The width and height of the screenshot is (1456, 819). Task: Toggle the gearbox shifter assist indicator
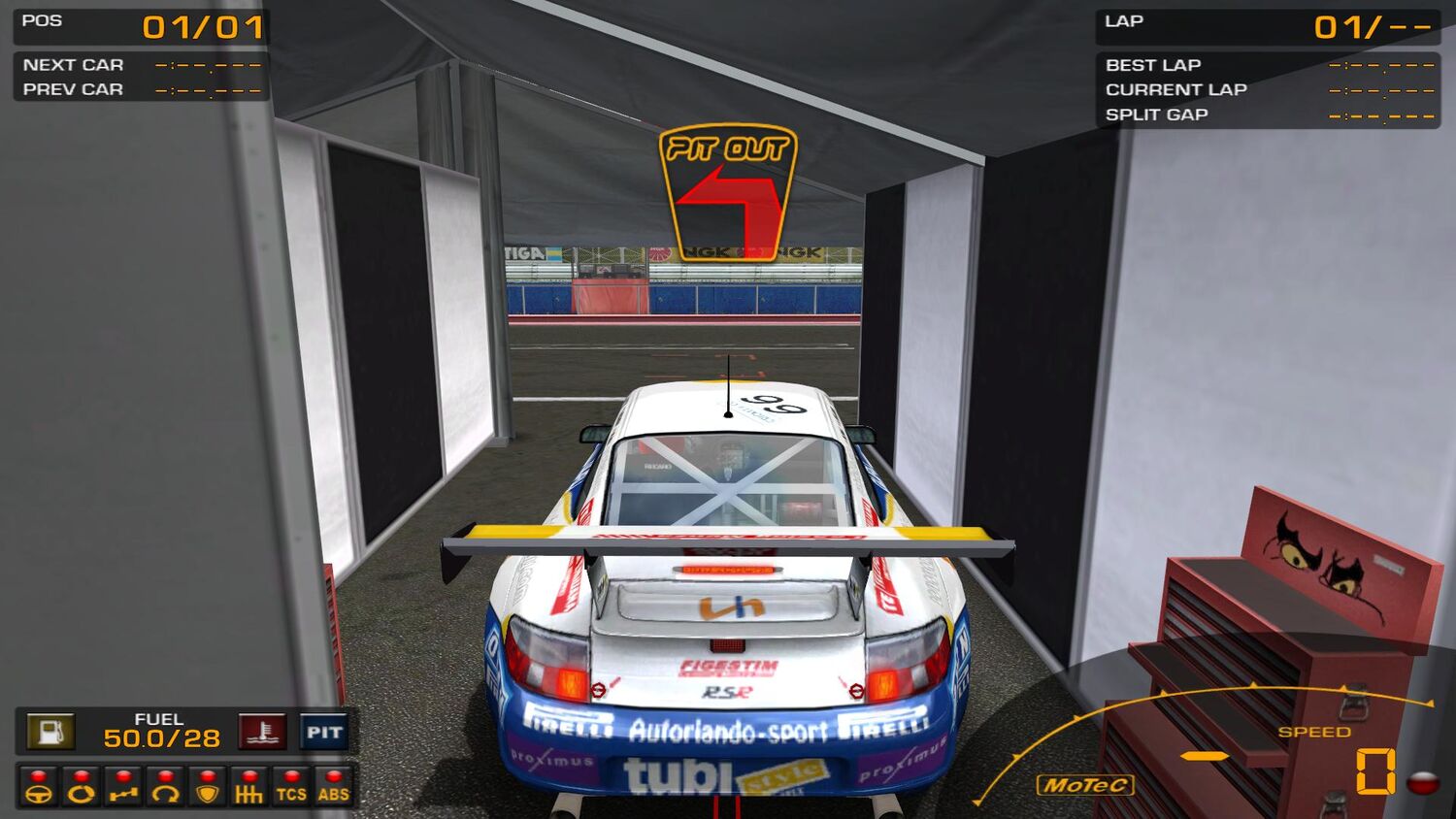point(249,787)
